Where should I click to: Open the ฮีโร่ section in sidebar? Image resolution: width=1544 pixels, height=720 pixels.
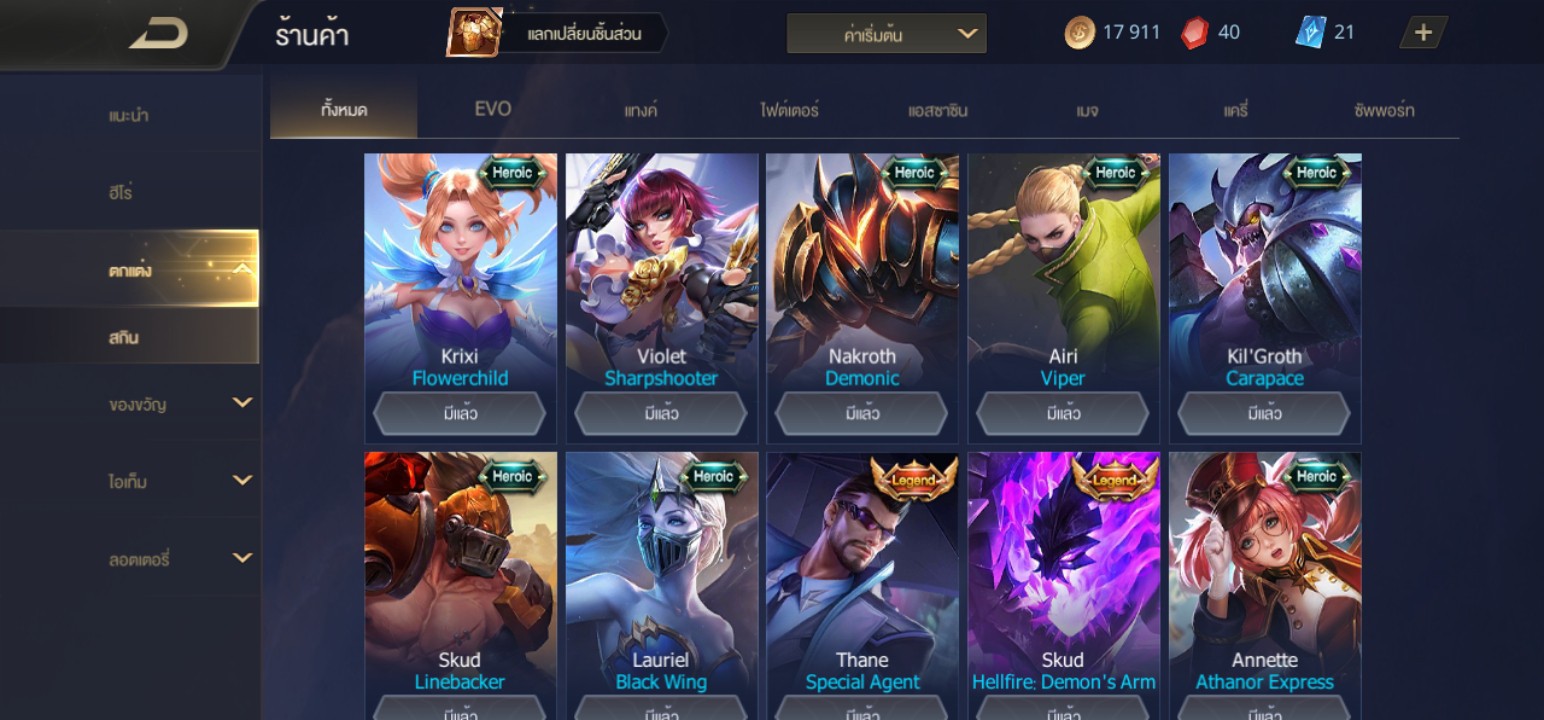coord(121,192)
